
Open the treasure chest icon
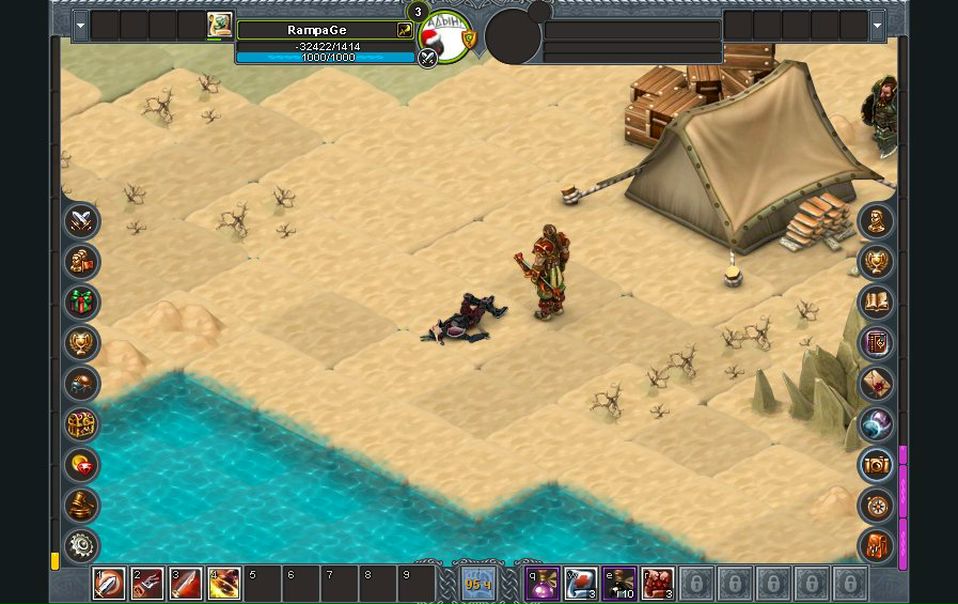(82, 425)
